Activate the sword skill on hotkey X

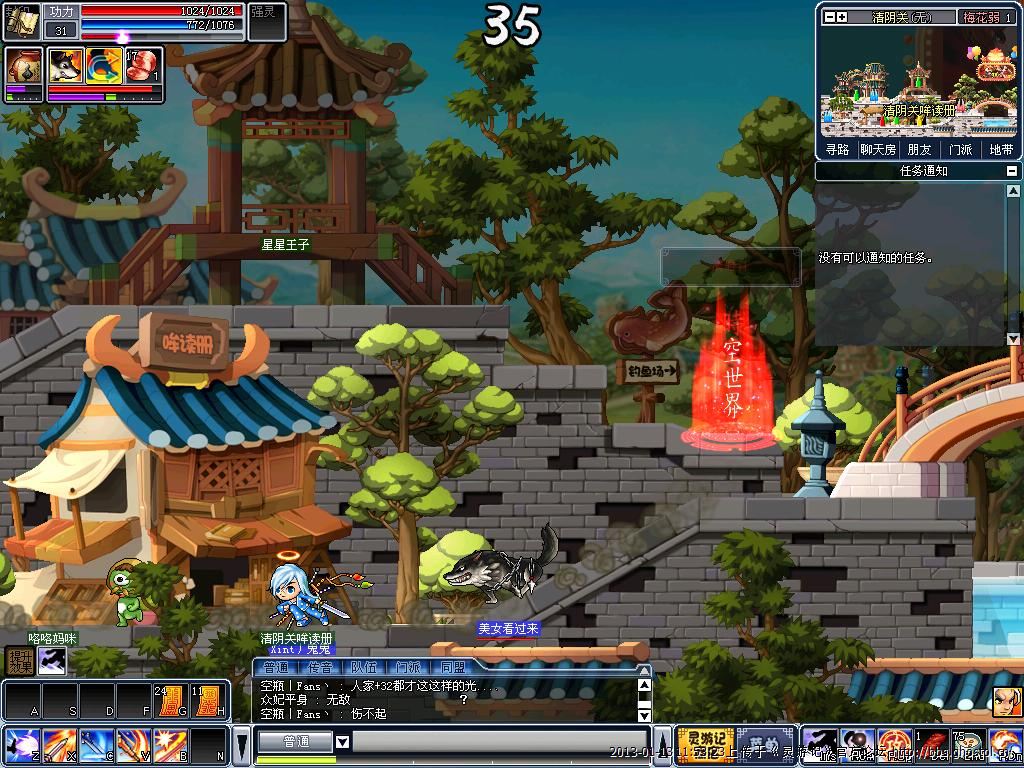pyautogui.click(x=58, y=745)
